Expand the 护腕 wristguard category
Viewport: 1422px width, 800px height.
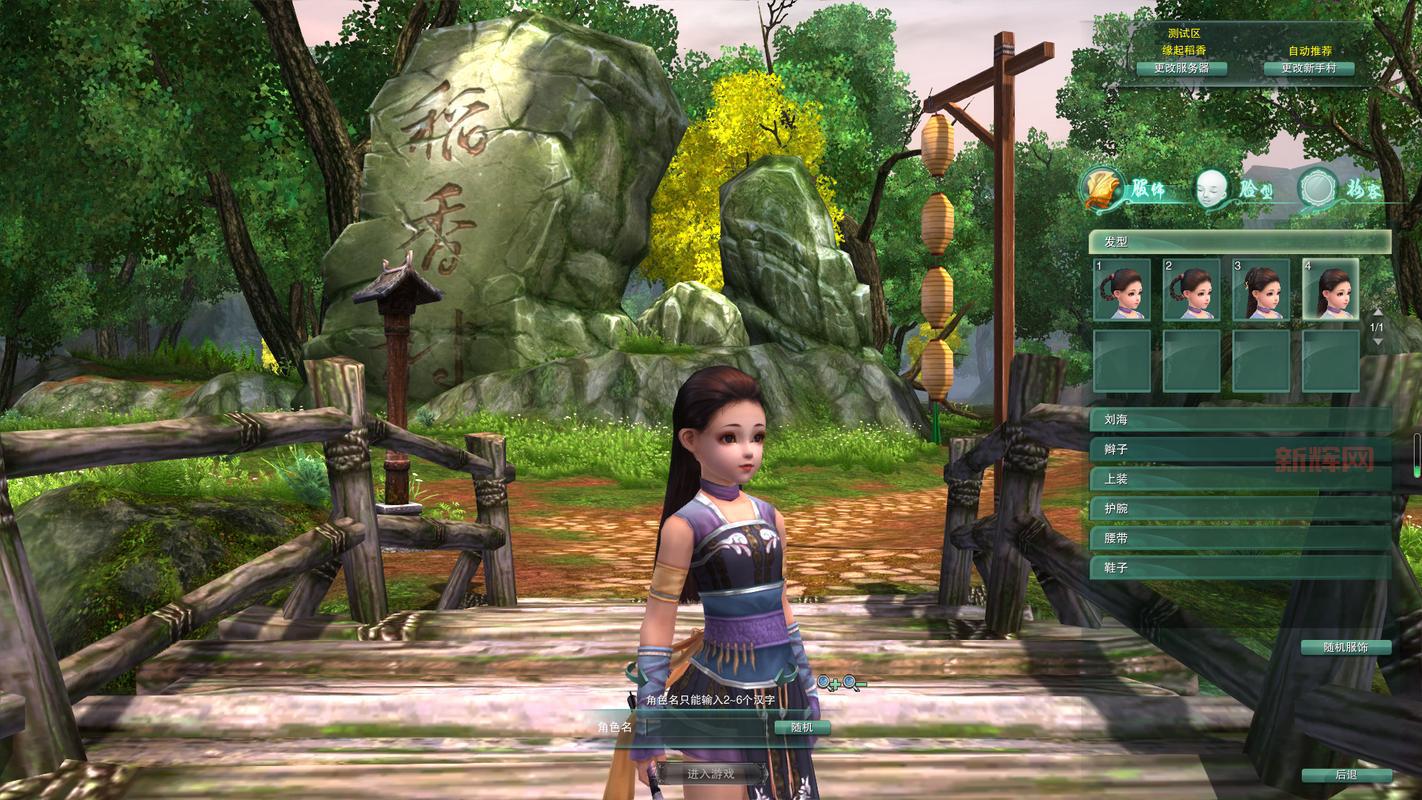[1239, 509]
